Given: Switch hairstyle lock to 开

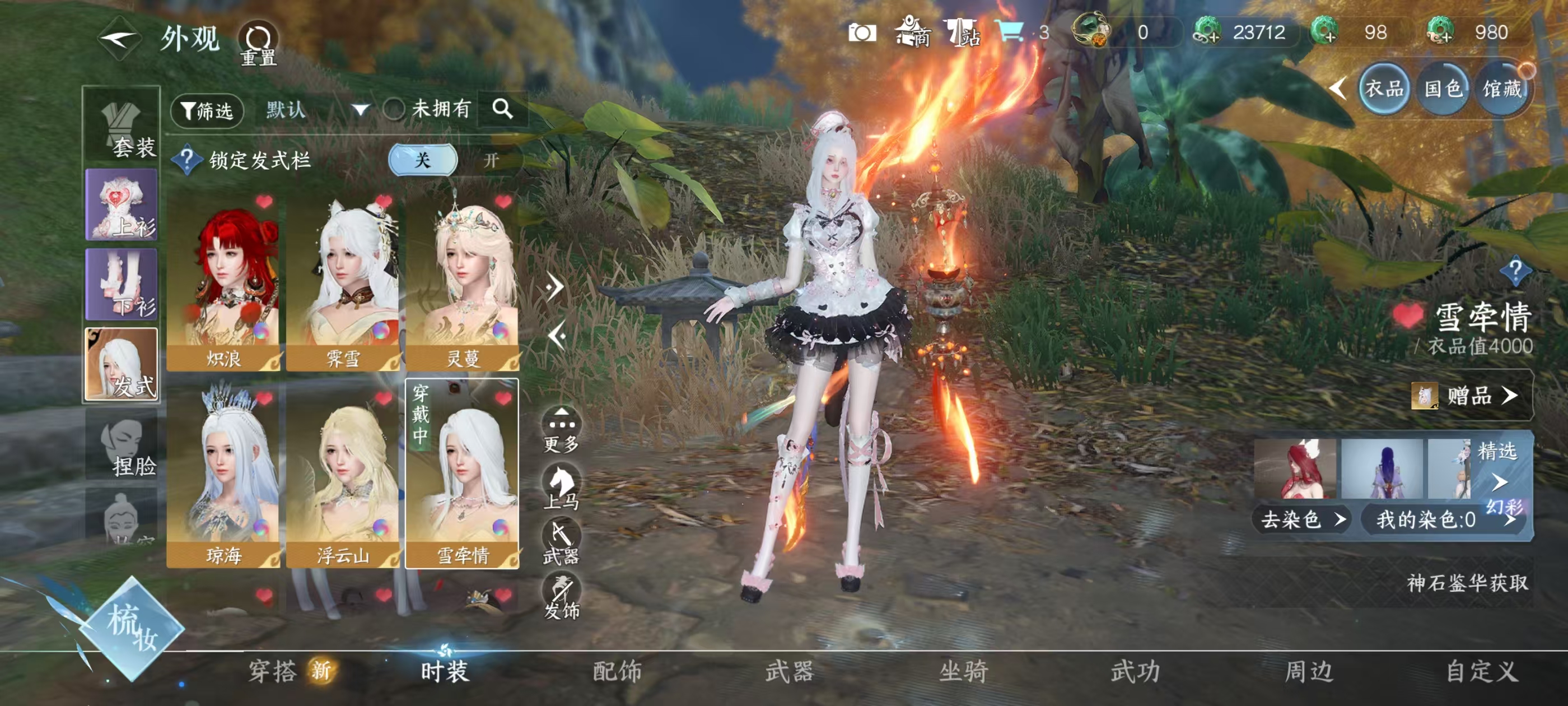Looking at the screenshot, I should (x=491, y=160).
